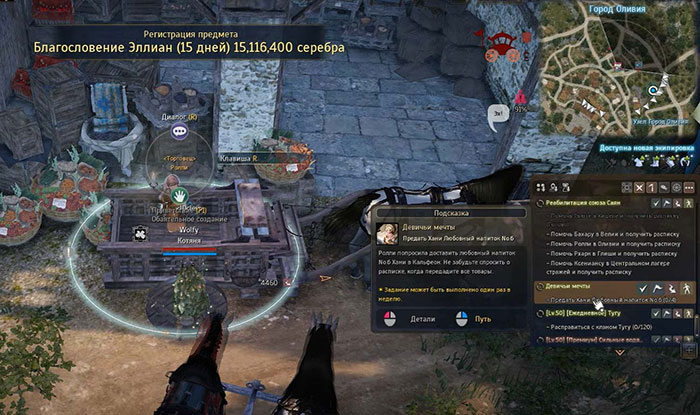Open dialogue bubble above merchant Ролли
Image resolution: width=700 pixels, height=415 pixels.
(x=179, y=130)
